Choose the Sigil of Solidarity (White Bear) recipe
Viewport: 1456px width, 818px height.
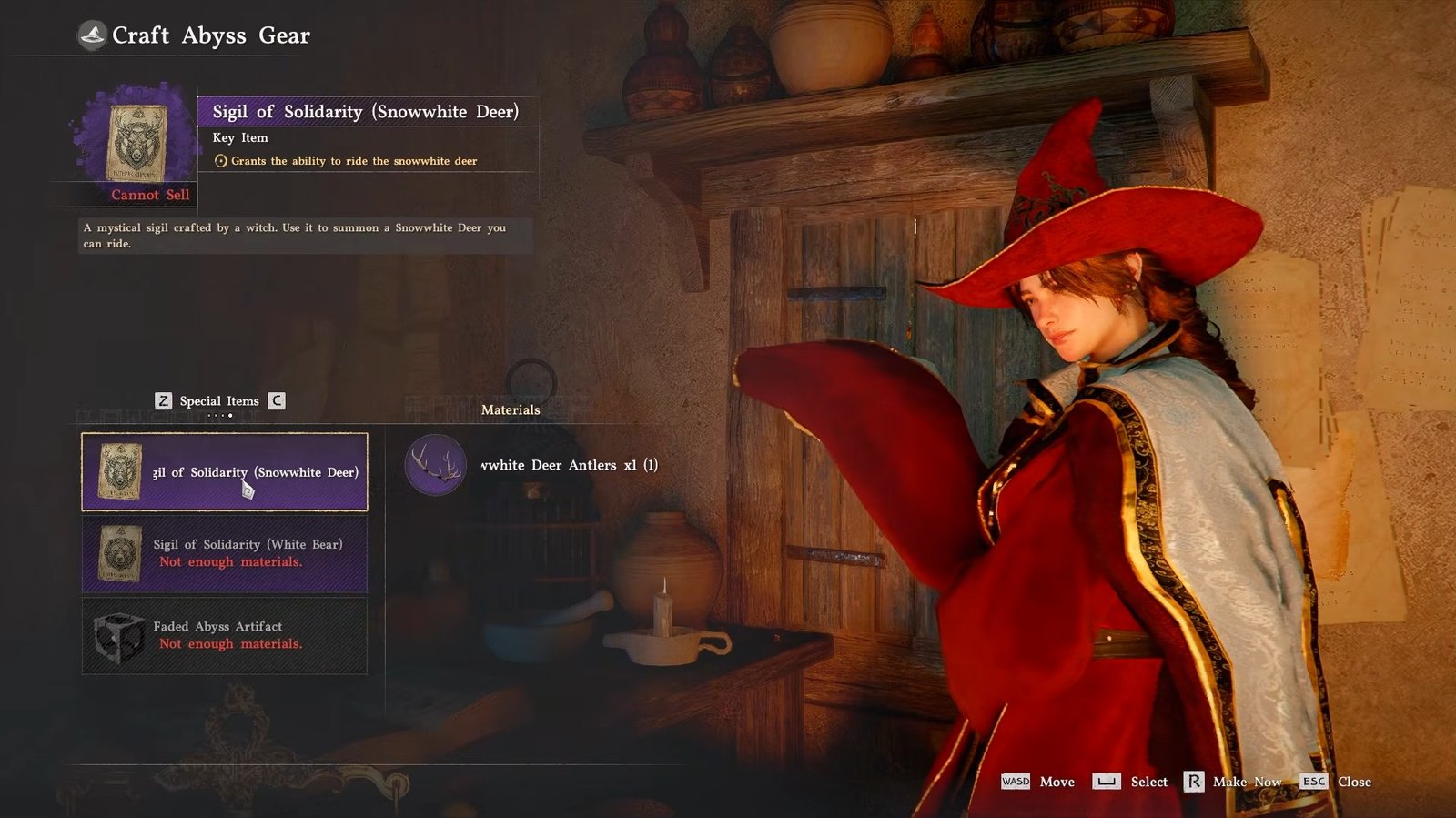point(225,553)
